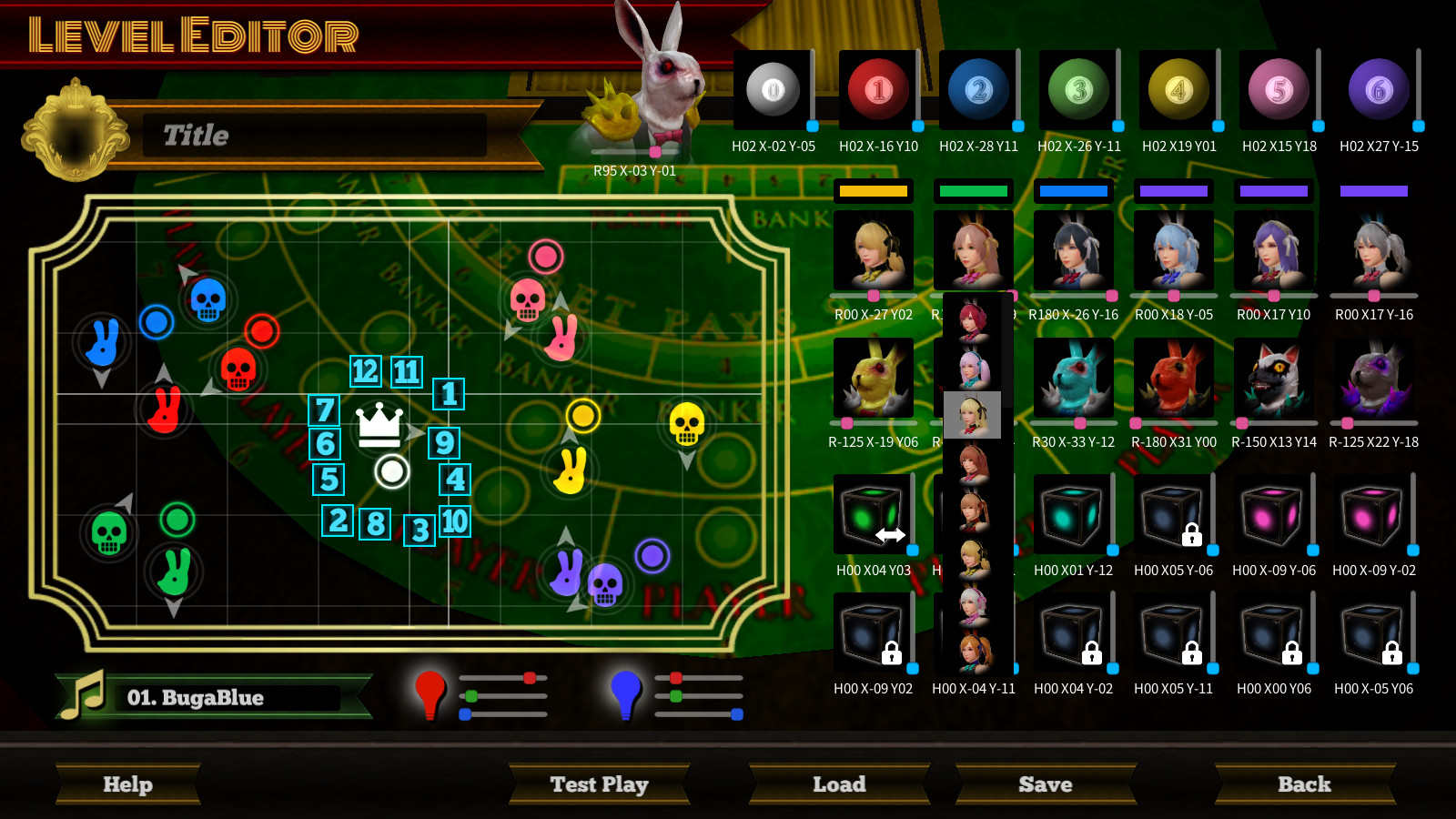Select the yellow monster rabbit R-125 X-19 Y06
The width and height of the screenshot is (1456, 819).
874,378
